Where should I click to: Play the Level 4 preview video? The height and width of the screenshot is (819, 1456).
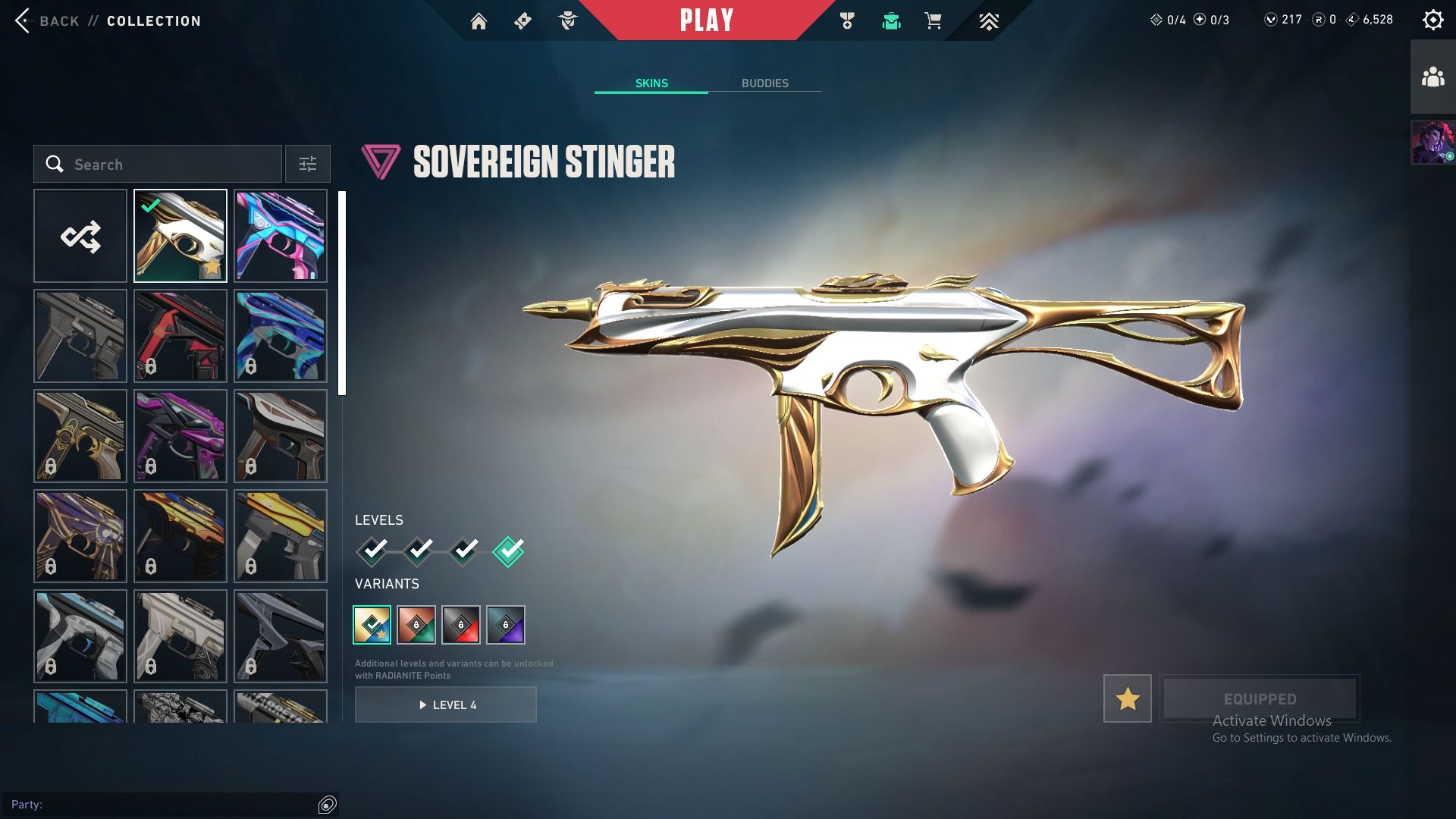coord(446,704)
